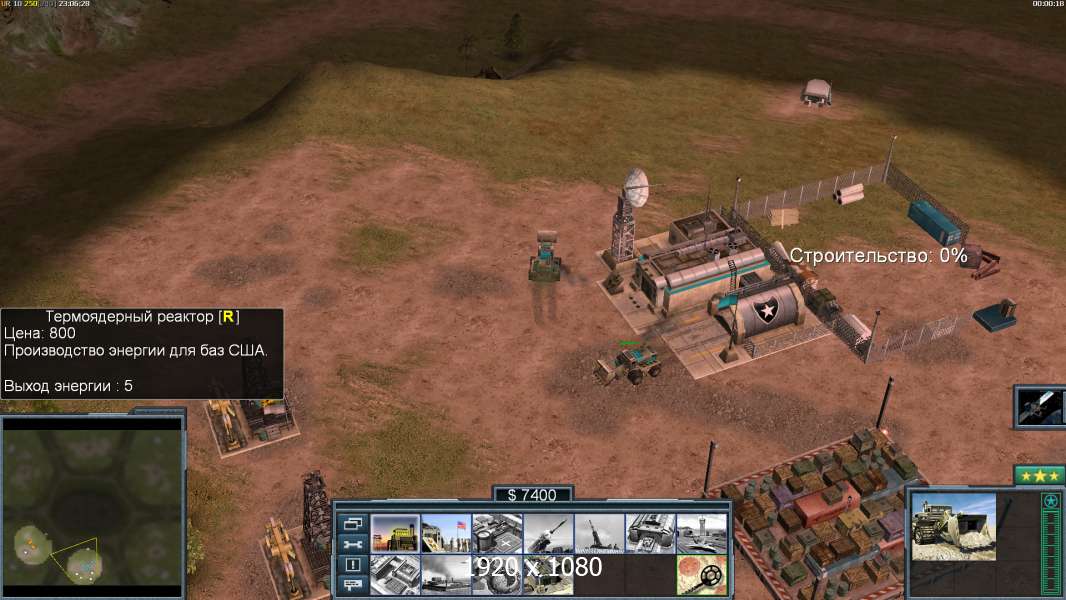Click the exclamation mark button
Image resolution: width=1066 pixels, height=600 pixels.
[x=352, y=565]
